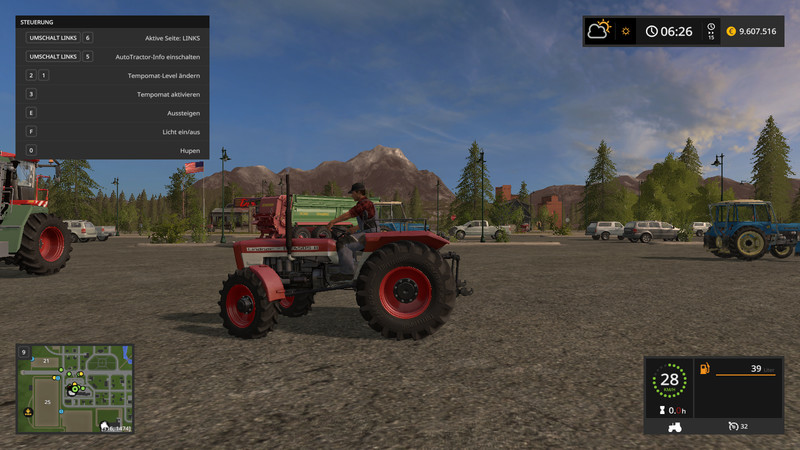Click field 25 on the minimap

[x=47, y=402]
